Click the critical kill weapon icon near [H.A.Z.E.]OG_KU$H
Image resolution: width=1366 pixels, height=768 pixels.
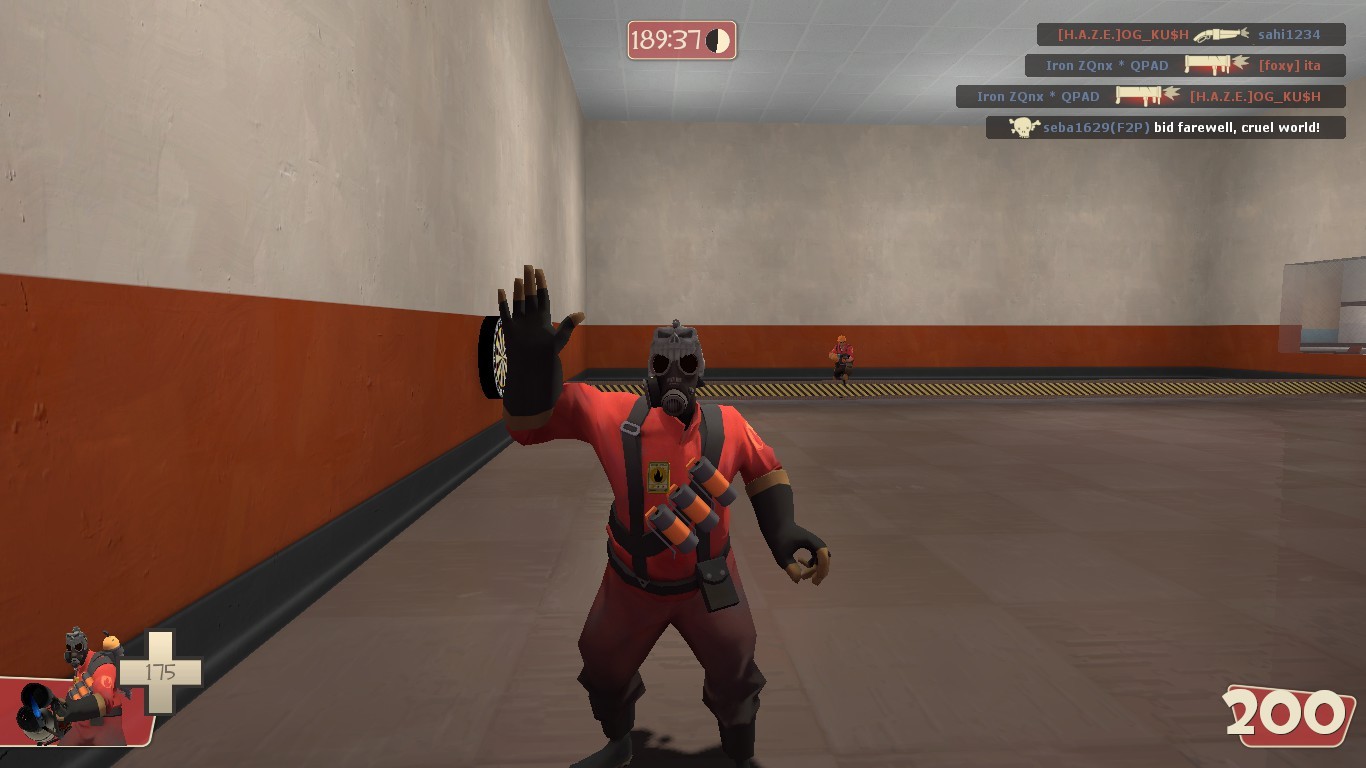point(1137,96)
